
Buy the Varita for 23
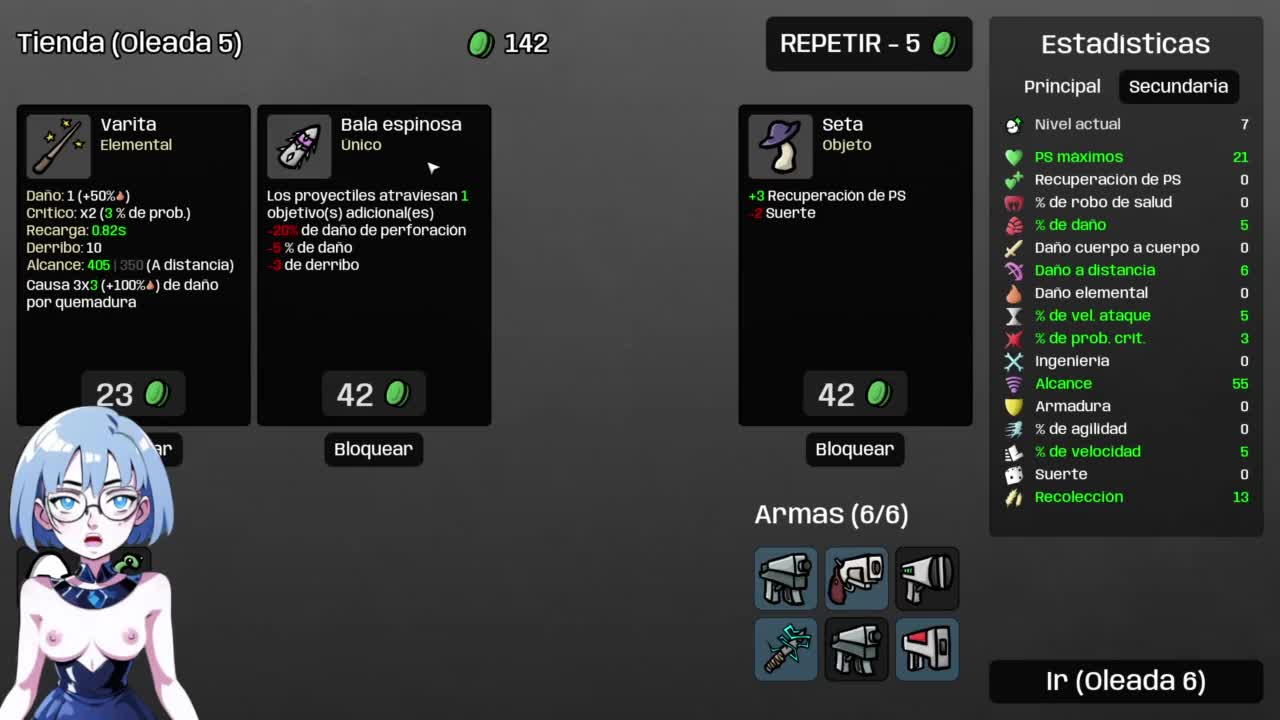tap(133, 394)
